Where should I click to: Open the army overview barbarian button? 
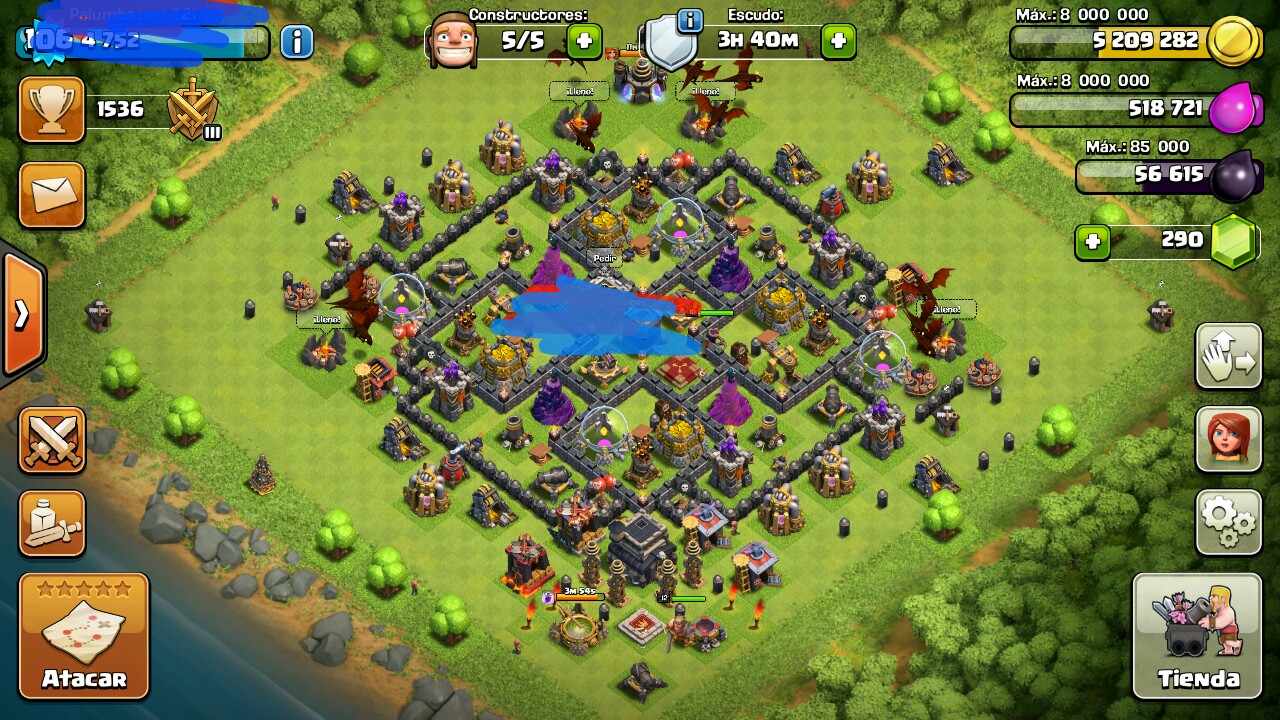[52, 523]
